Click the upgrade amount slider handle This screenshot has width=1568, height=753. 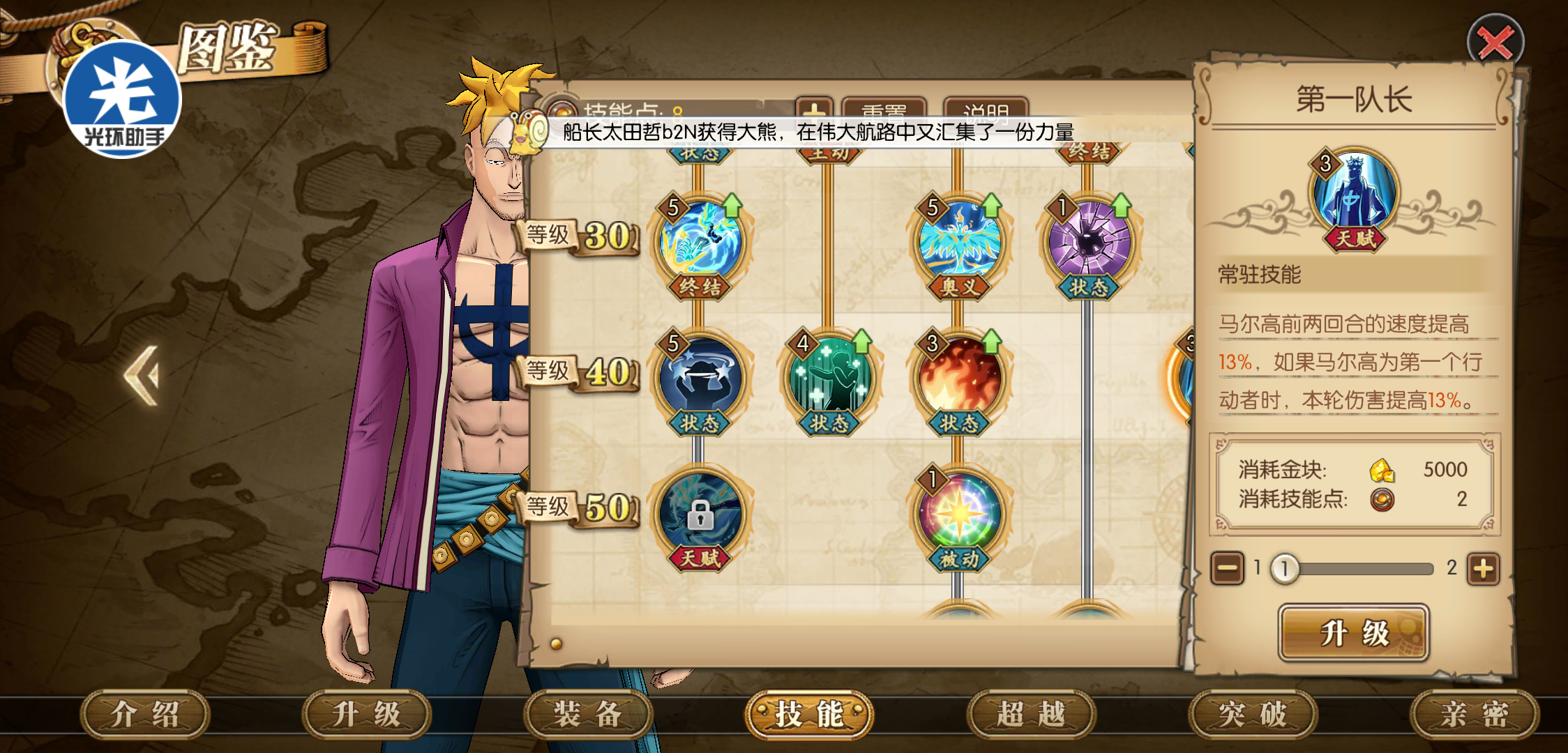coord(1285,569)
